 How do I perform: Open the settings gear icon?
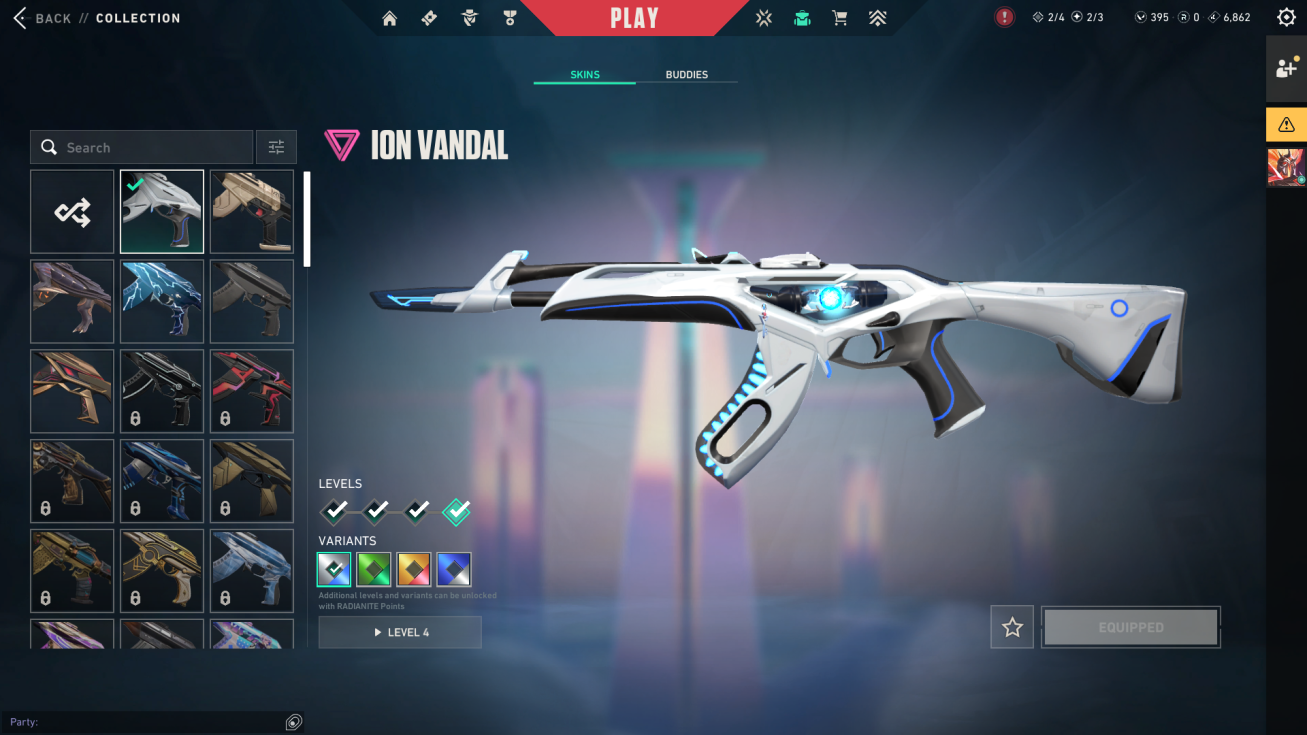1286,17
